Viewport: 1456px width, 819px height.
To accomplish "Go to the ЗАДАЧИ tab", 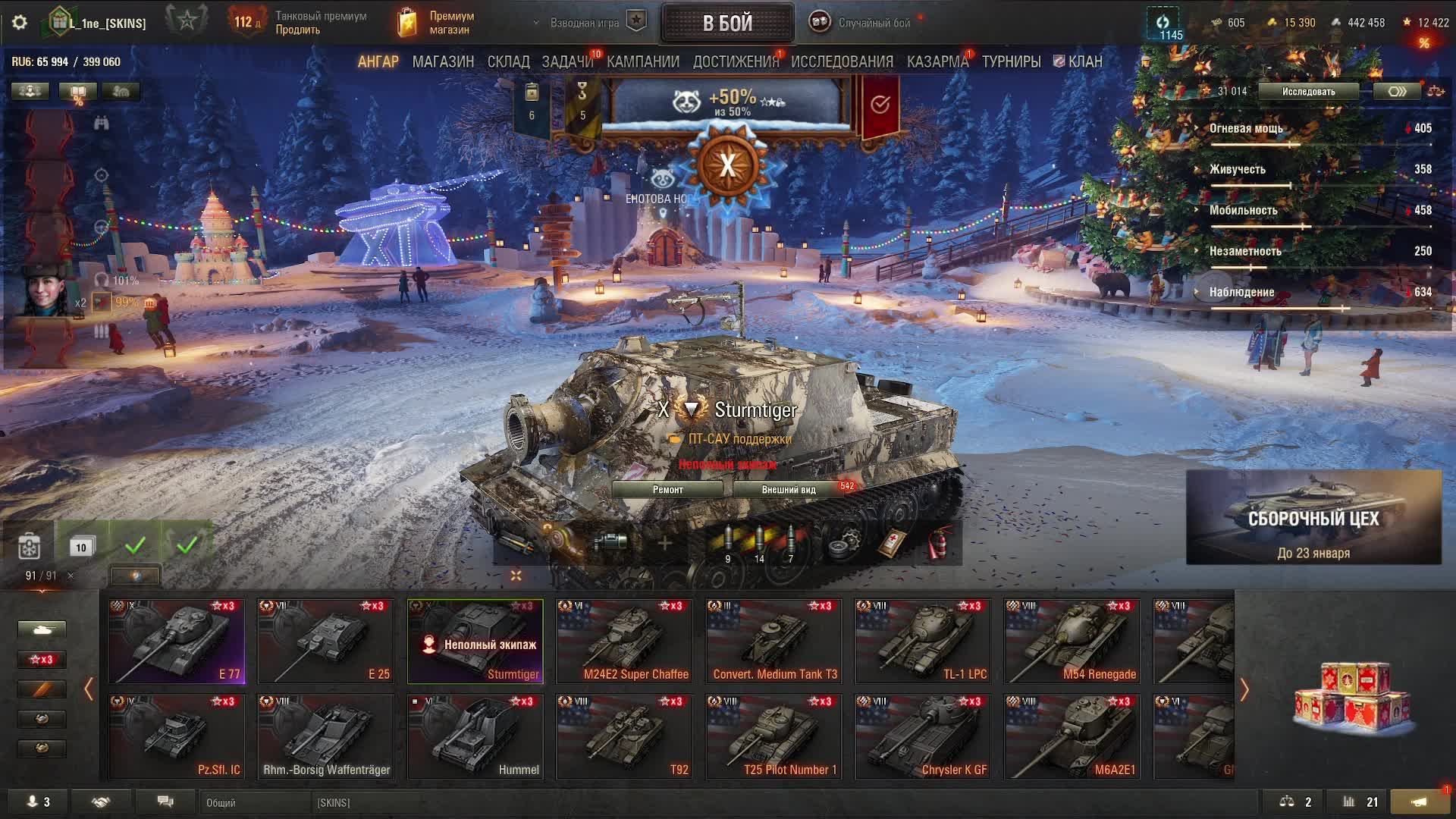I will tap(567, 61).
